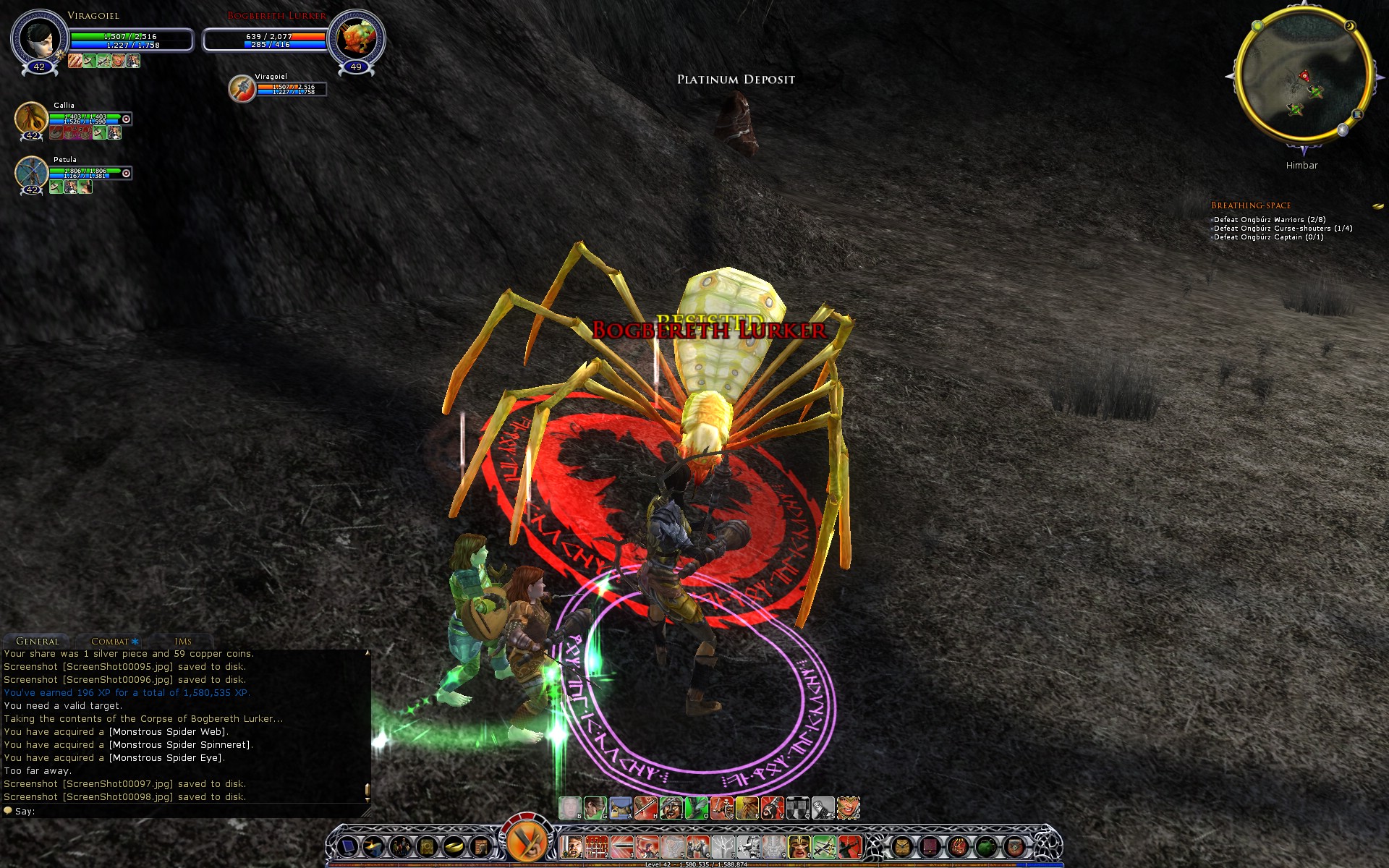This screenshot has height=868, width=1389.
Task: Click the gold ring quest tracker icon
Action: coord(1377,206)
